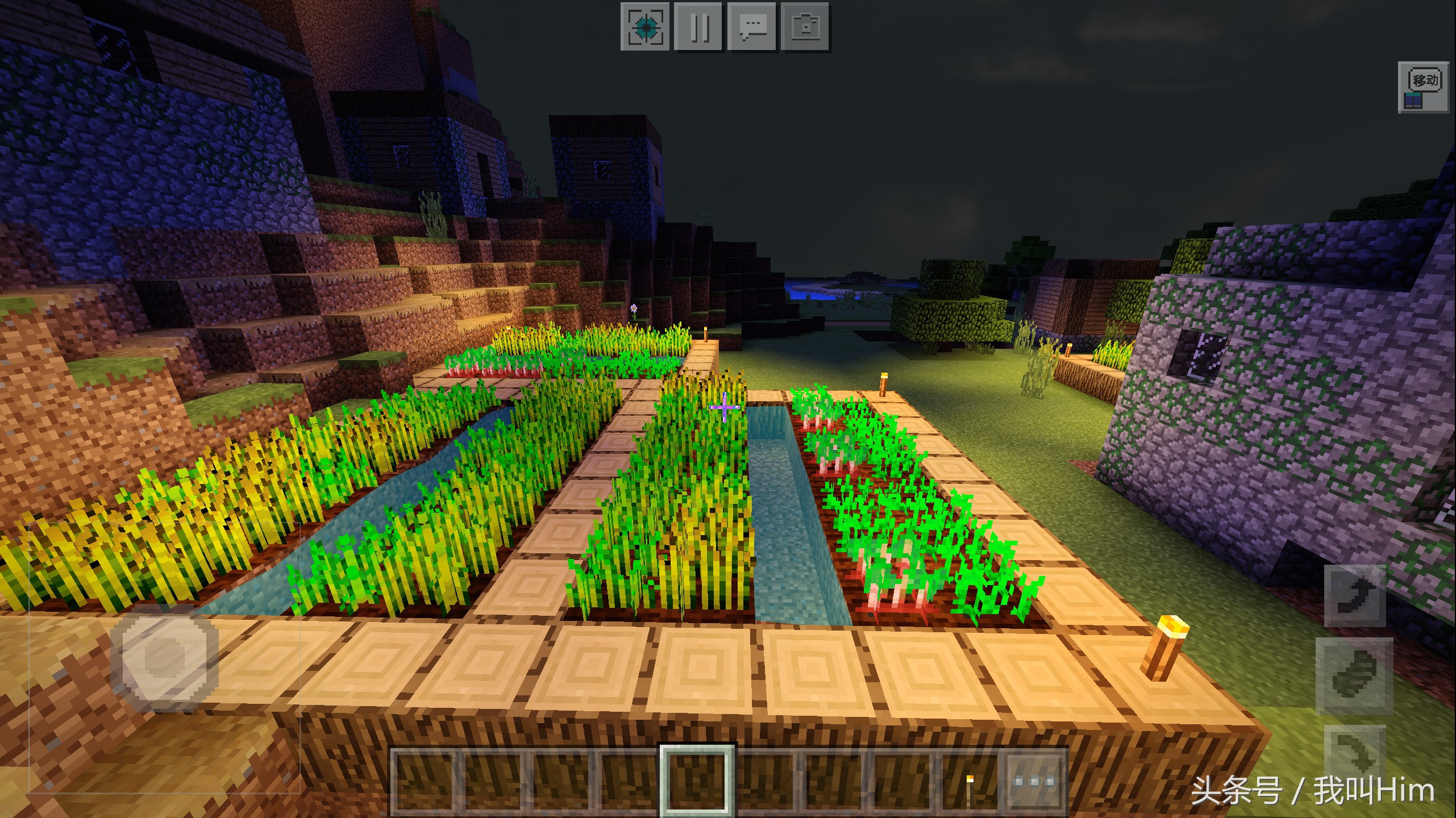Tap the virtual joystick pad
Screen dimensions: 1456x818
click(x=164, y=657)
